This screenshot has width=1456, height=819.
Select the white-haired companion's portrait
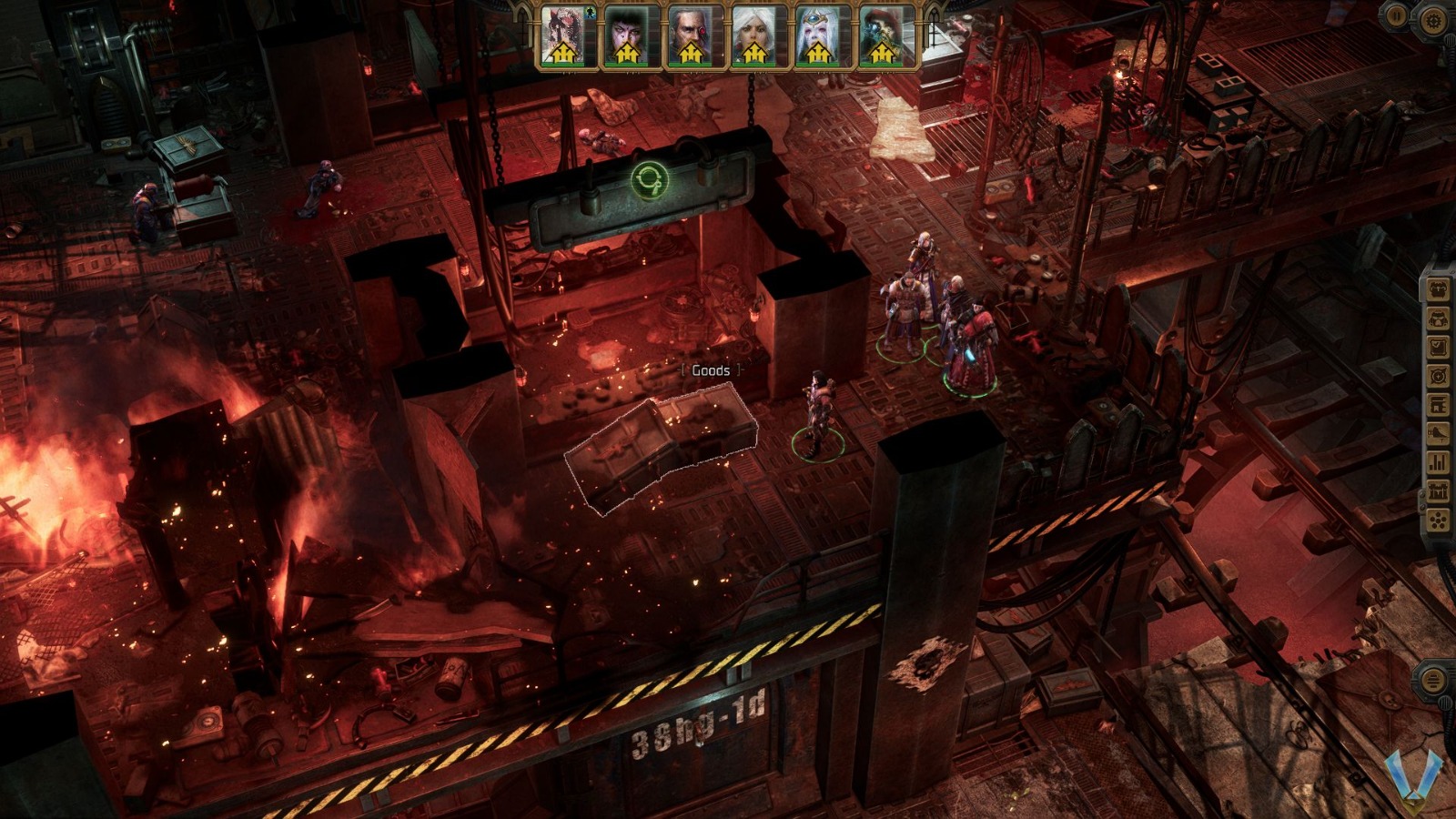click(x=753, y=32)
